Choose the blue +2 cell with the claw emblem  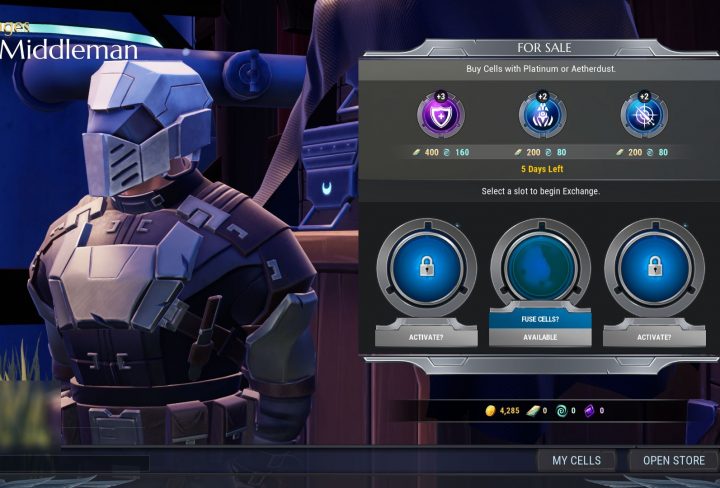542,116
